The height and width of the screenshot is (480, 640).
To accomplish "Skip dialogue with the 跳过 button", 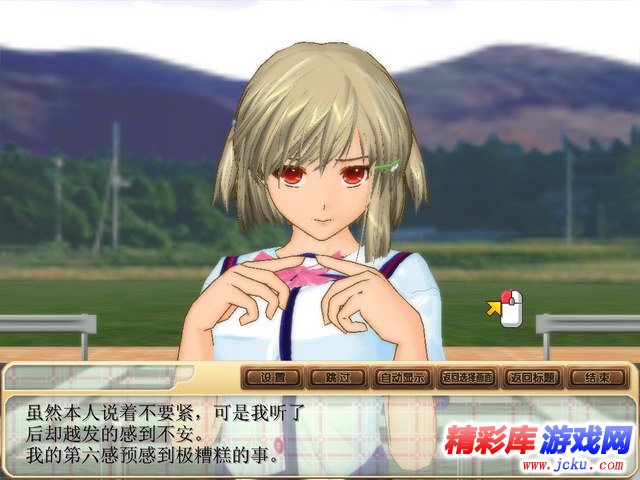I will coord(337,378).
